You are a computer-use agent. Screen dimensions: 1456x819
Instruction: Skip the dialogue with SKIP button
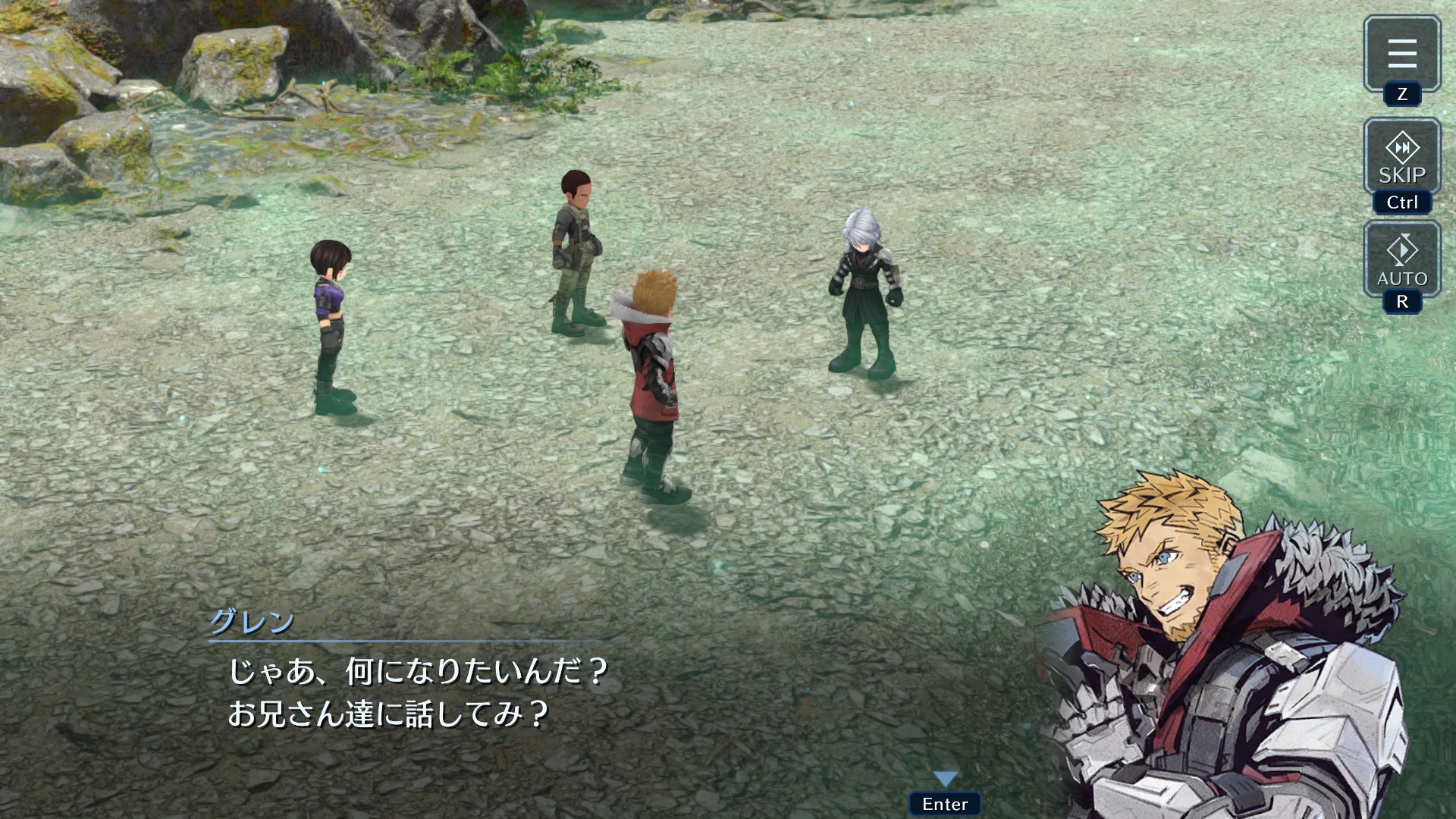pyautogui.click(x=1401, y=158)
